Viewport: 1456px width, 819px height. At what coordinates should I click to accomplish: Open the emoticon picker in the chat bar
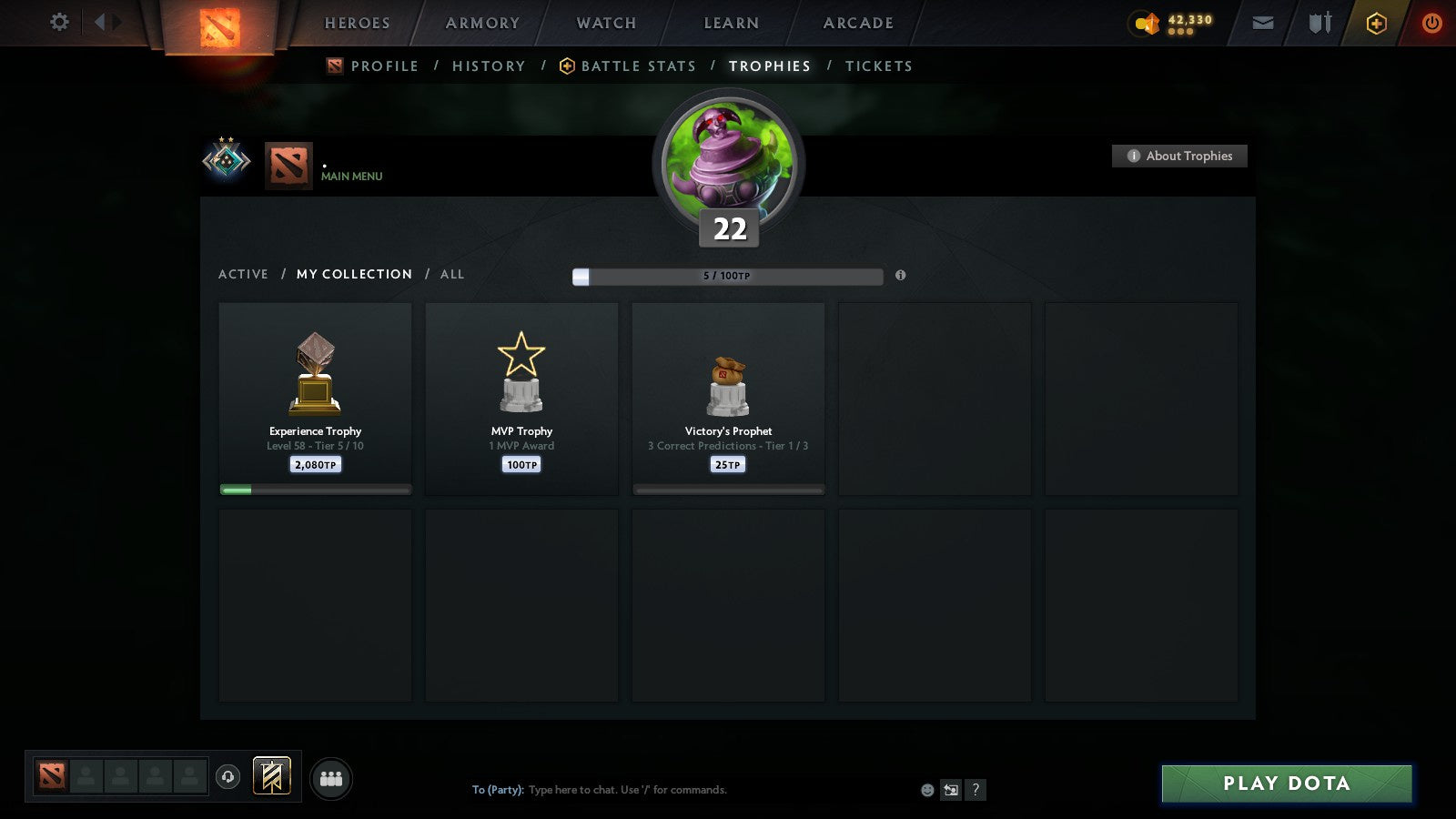pyautogui.click(x=925, y=790)
